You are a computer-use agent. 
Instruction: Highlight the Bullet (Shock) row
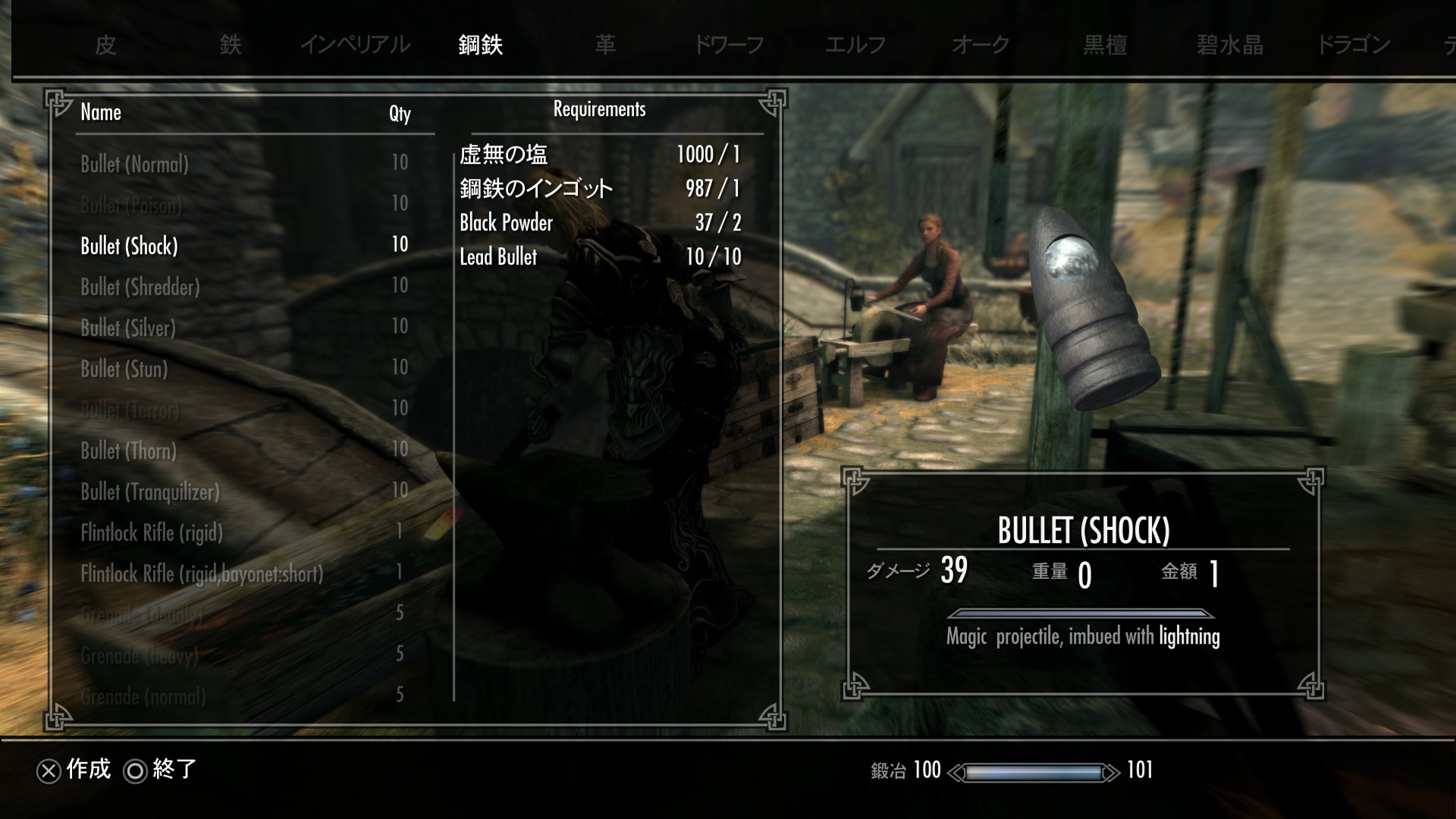129,246
